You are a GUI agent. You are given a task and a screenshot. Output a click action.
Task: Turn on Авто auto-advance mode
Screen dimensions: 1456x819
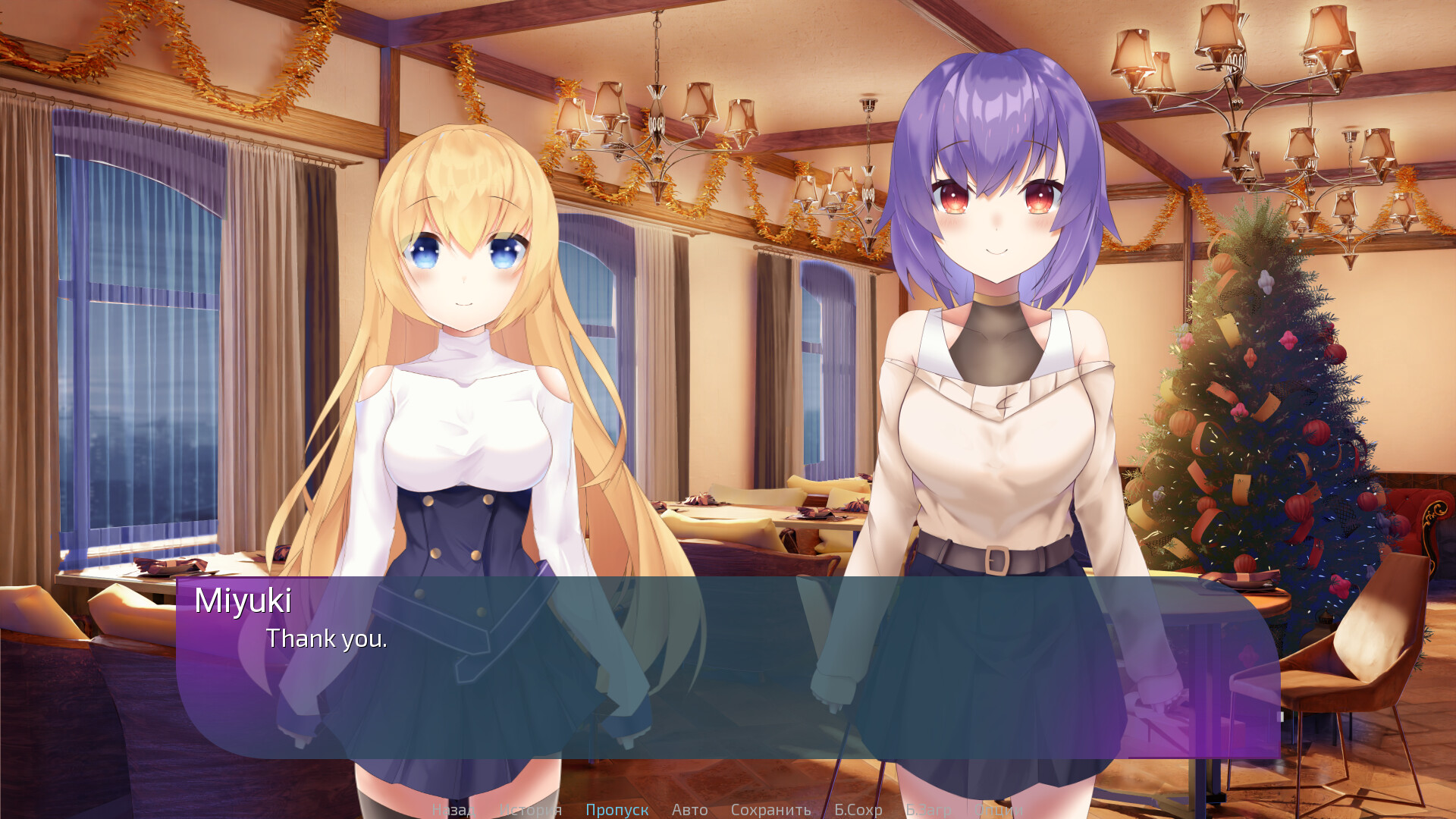point(689,809)
